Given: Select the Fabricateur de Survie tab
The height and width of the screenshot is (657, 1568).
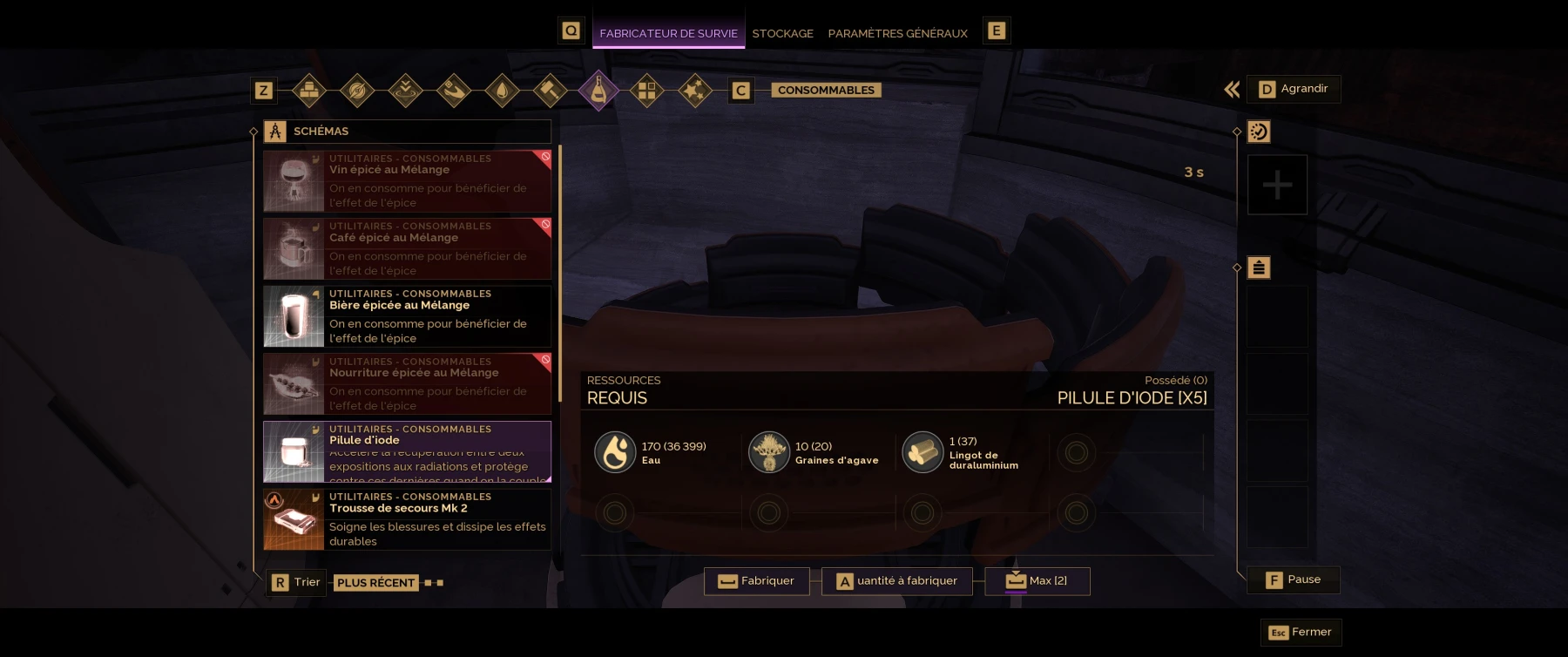Looking at the screenshot, I should point(668,33).
